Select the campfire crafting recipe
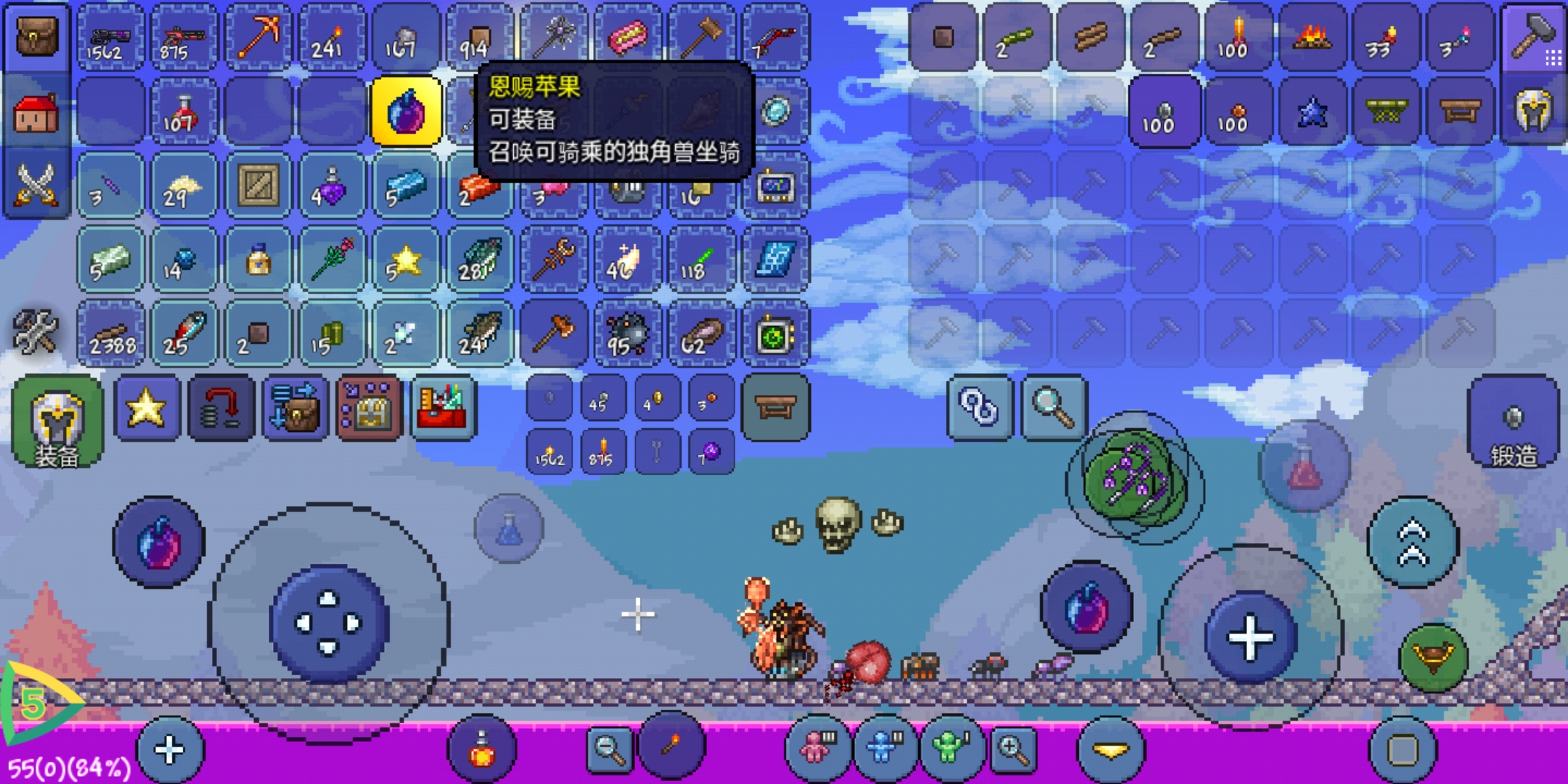1568x784 pixels. (x=1312, y=36)
